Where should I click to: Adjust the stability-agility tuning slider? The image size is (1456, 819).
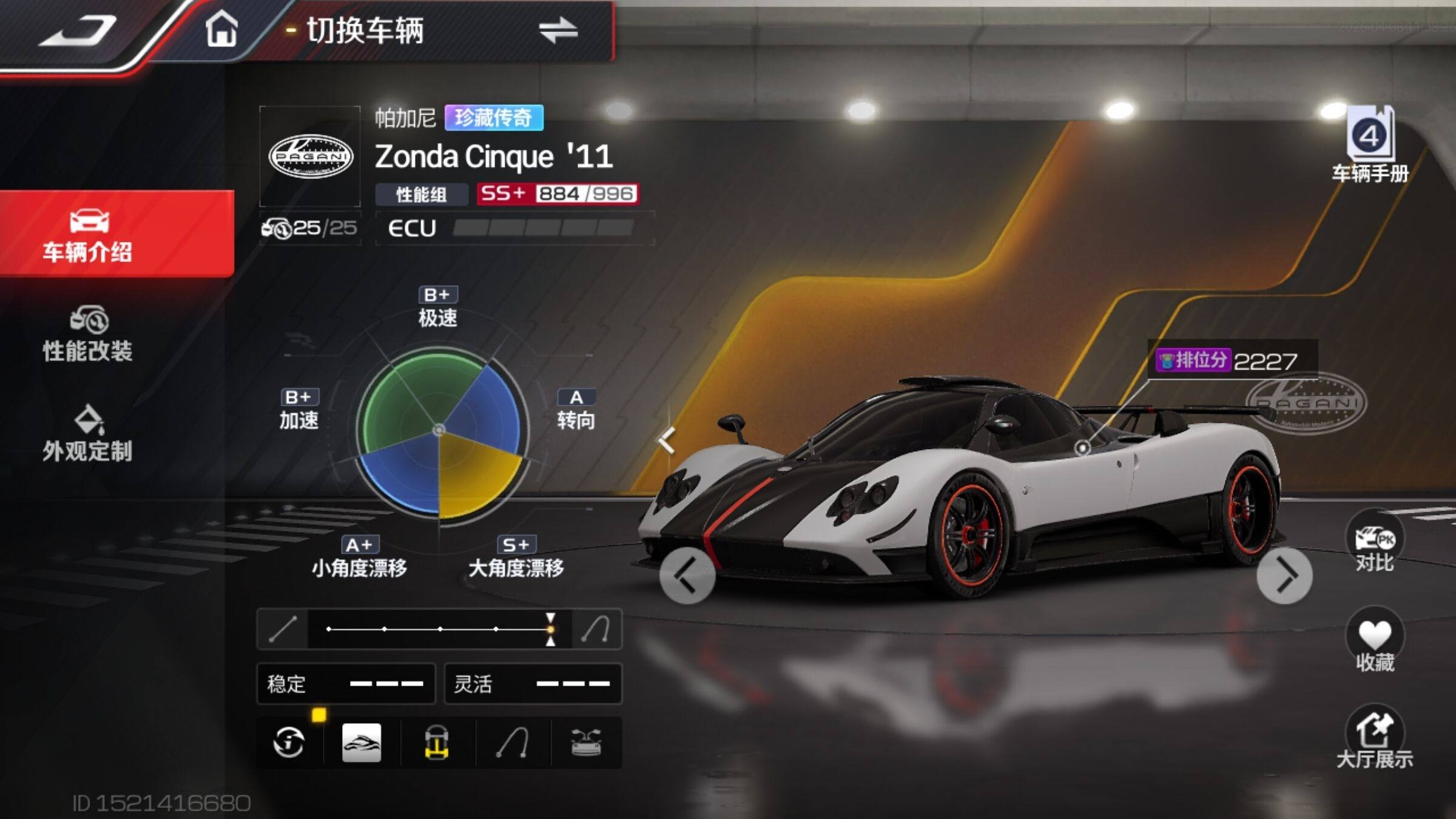[550, 629]
